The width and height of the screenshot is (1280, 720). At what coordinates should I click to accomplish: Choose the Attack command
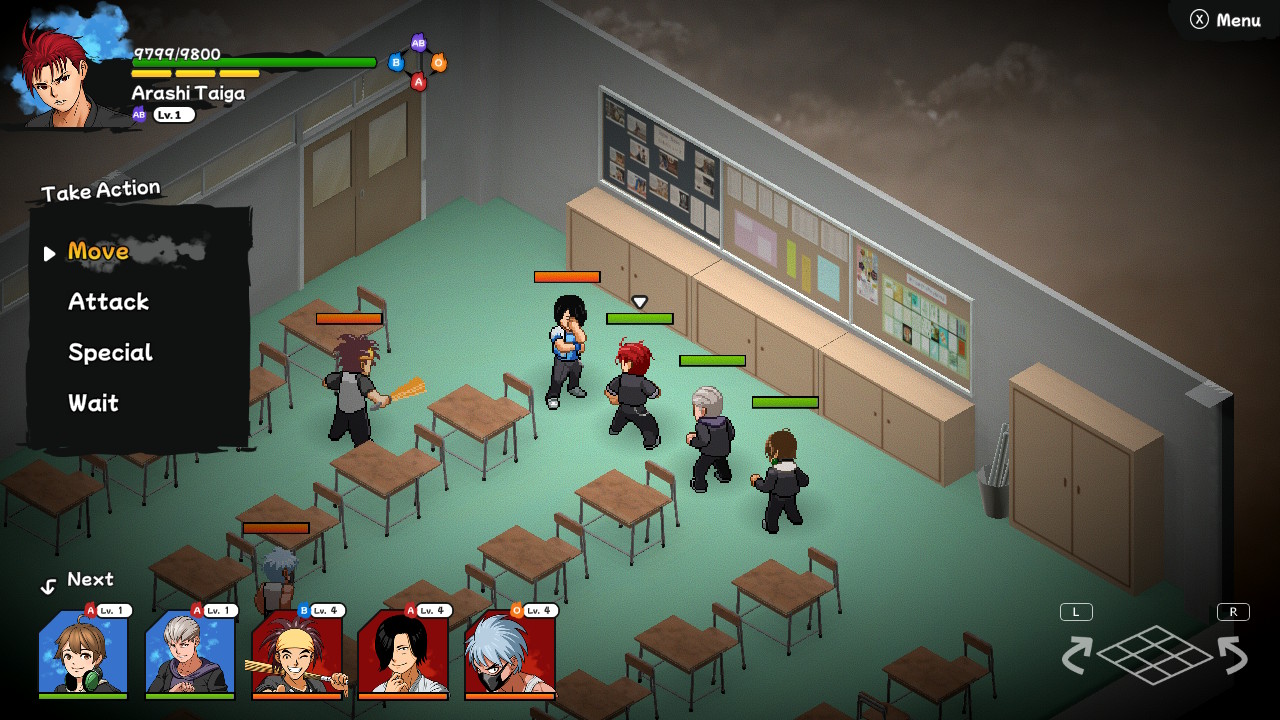pyautogui.click(x=107, y=302)
